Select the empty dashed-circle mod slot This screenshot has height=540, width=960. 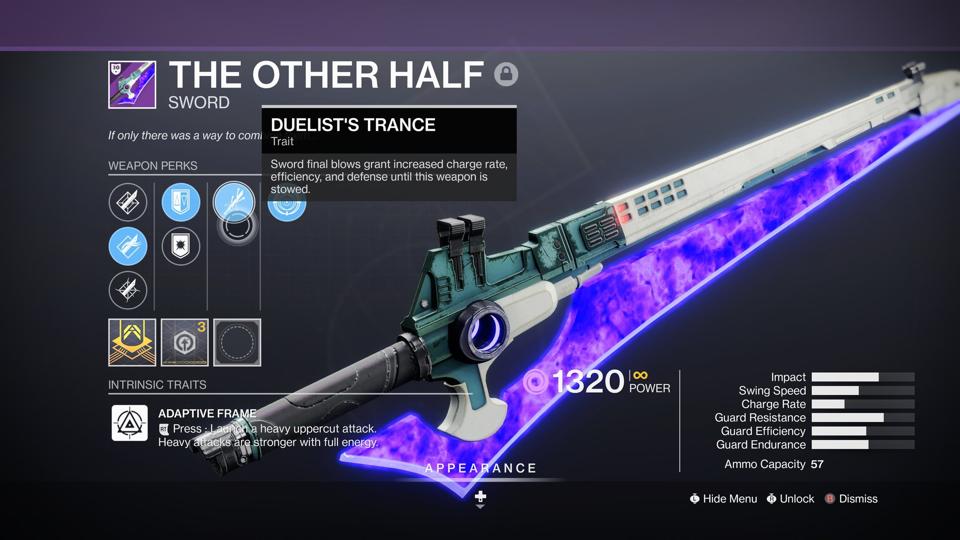click(x=237, y=343)
